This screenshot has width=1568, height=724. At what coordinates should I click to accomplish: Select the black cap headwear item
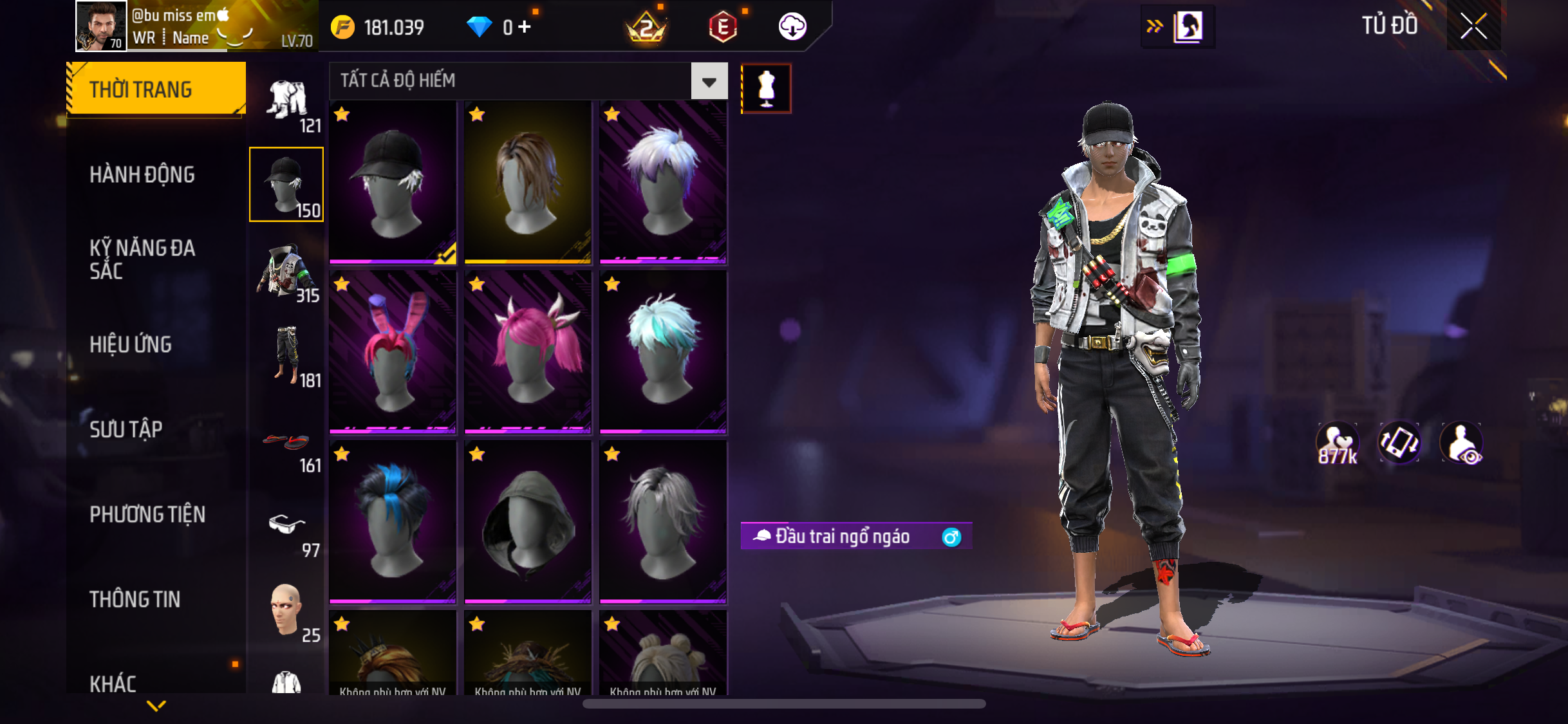pos(393,182)
